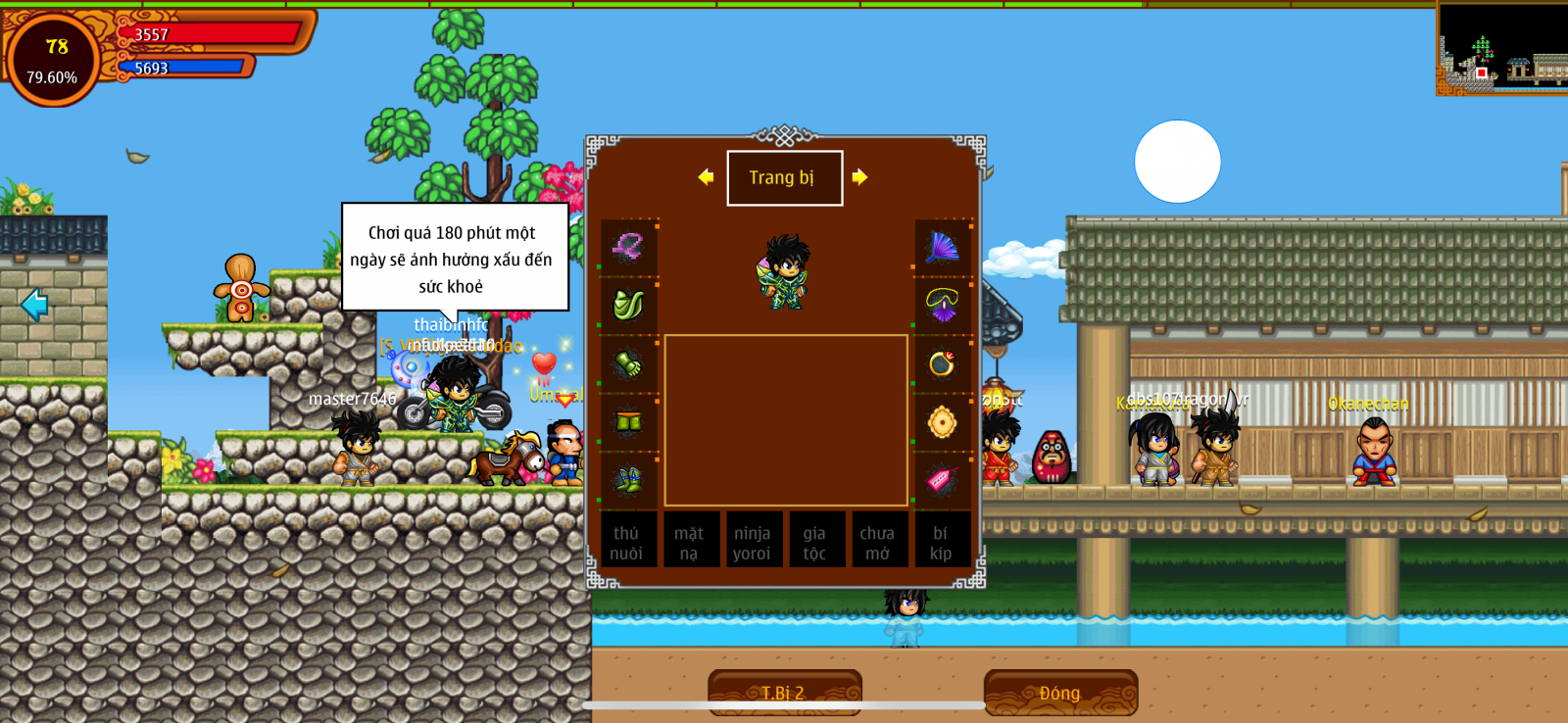Select the golden flower pendant slot
Image resolution: width=1568 pixels, height=723 pixels.
(x=943, y=422)
